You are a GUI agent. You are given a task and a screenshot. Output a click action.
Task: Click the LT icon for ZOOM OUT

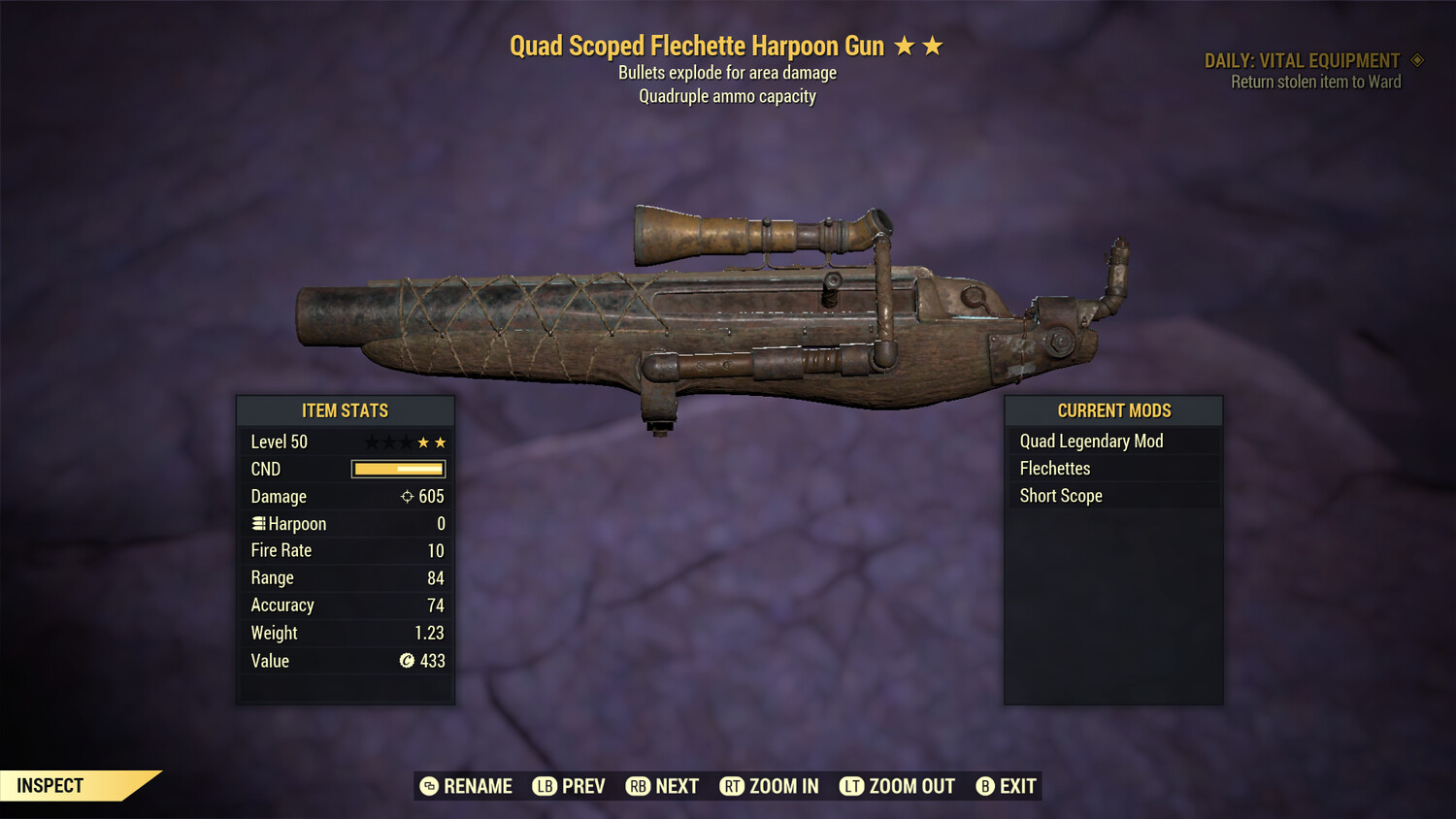click(x=851, y=786)
